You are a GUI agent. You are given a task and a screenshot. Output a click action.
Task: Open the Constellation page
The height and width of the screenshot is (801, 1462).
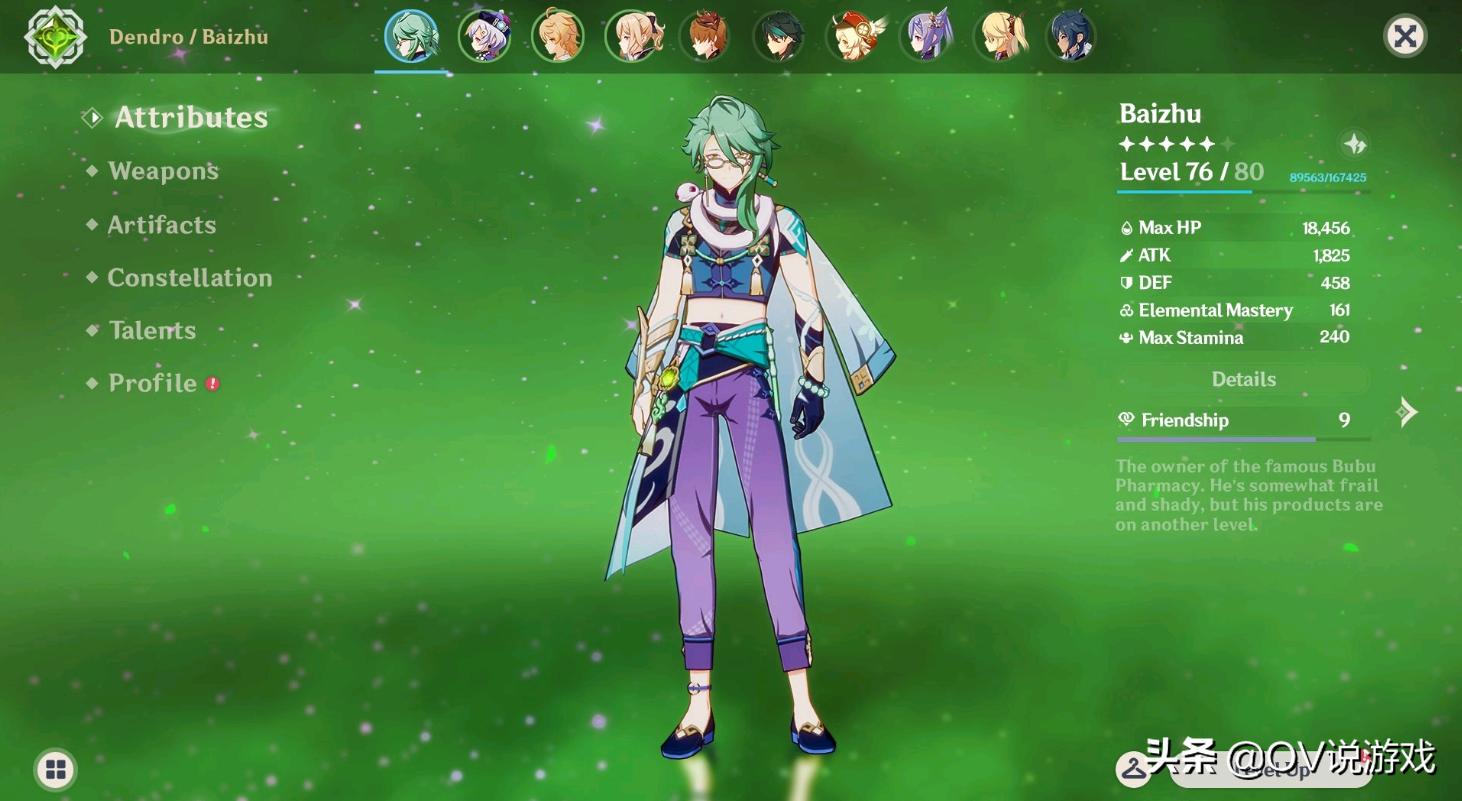189,278
